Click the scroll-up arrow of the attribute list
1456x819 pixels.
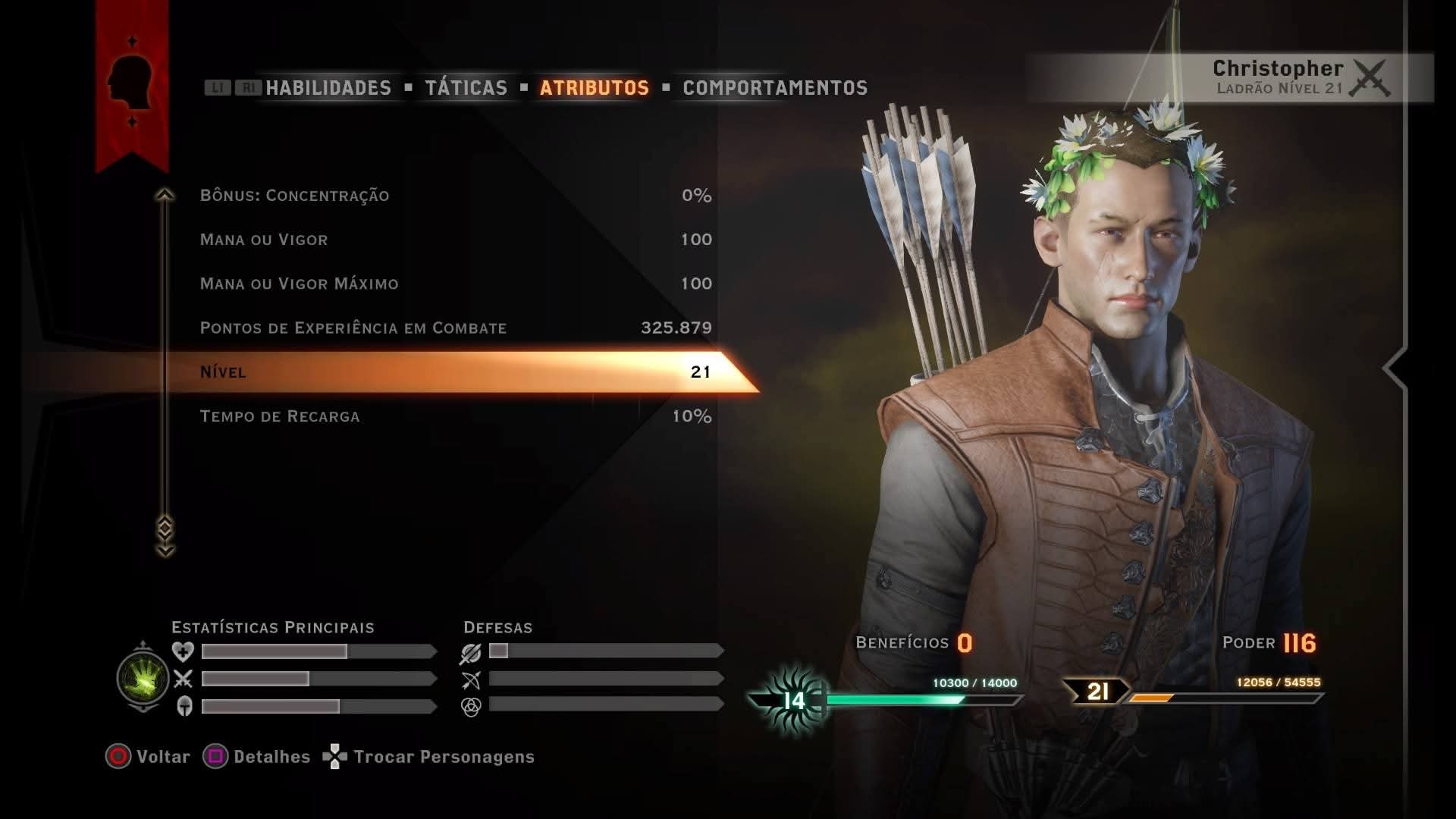pos(165,196)
